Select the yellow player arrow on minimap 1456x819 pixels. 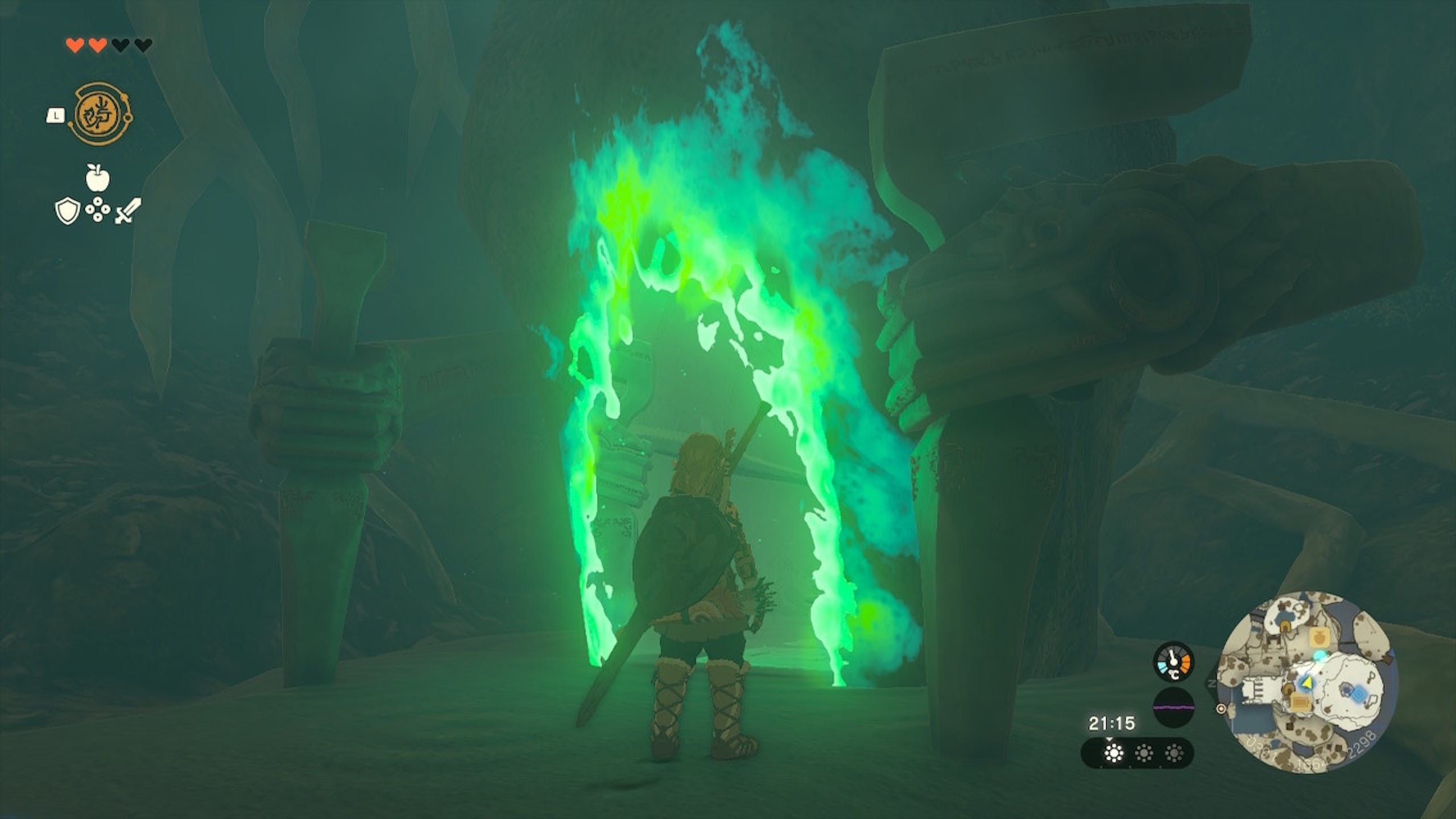(x=1307, y=681)
